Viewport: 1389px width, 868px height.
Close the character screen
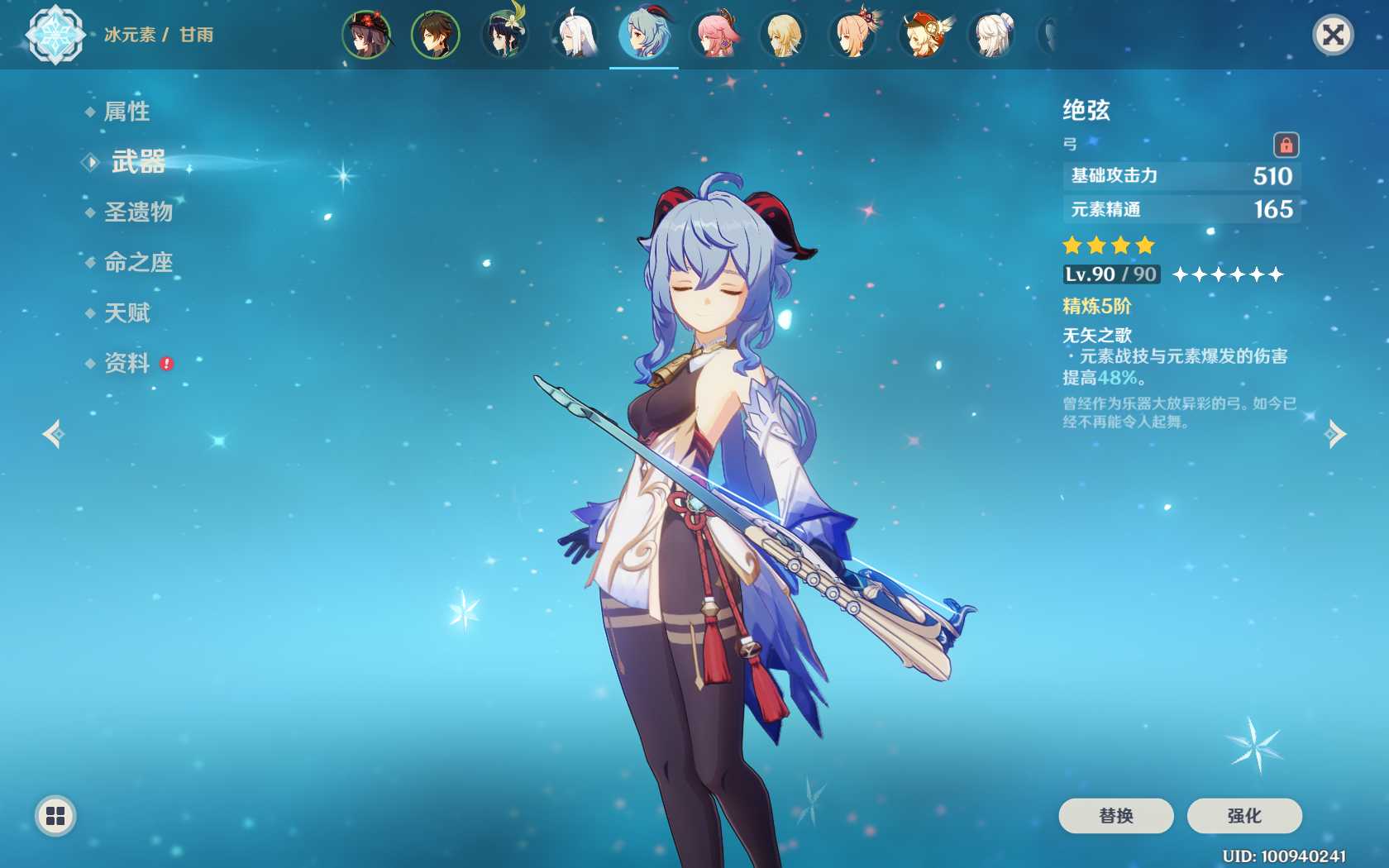tap(1333, 35)
